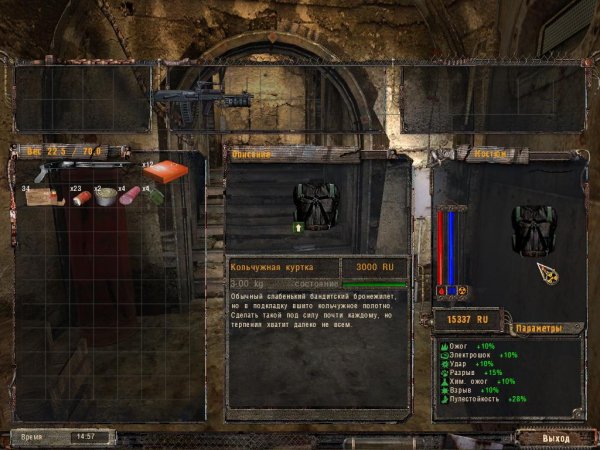The image size is (600, 450).
Task: Select the orange ammo box stack
Action: tap(165, 171)
